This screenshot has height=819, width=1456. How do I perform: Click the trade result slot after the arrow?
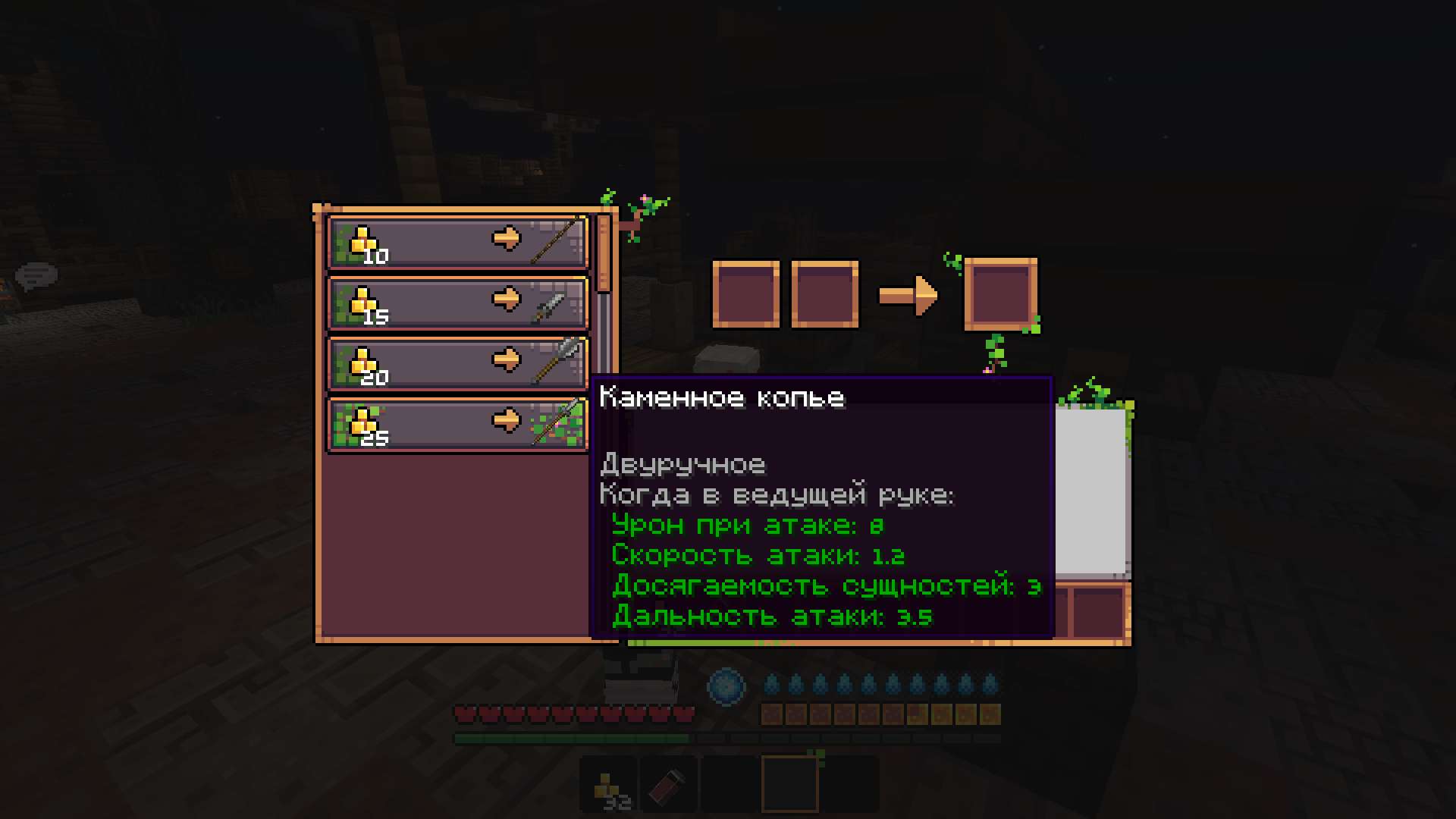[x=1000, y=294]
